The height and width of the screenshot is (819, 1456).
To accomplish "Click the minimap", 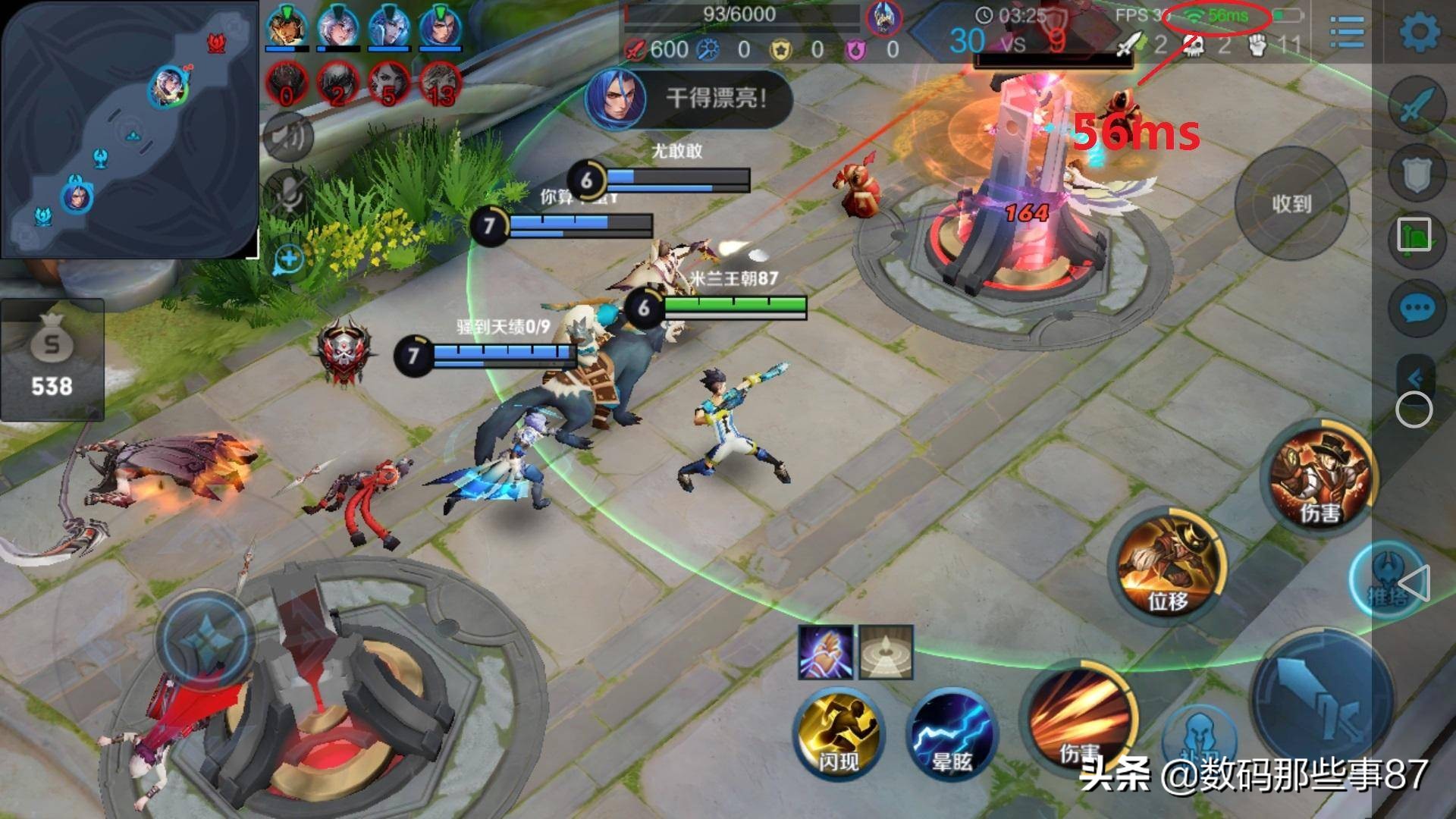I will (129, 129).
